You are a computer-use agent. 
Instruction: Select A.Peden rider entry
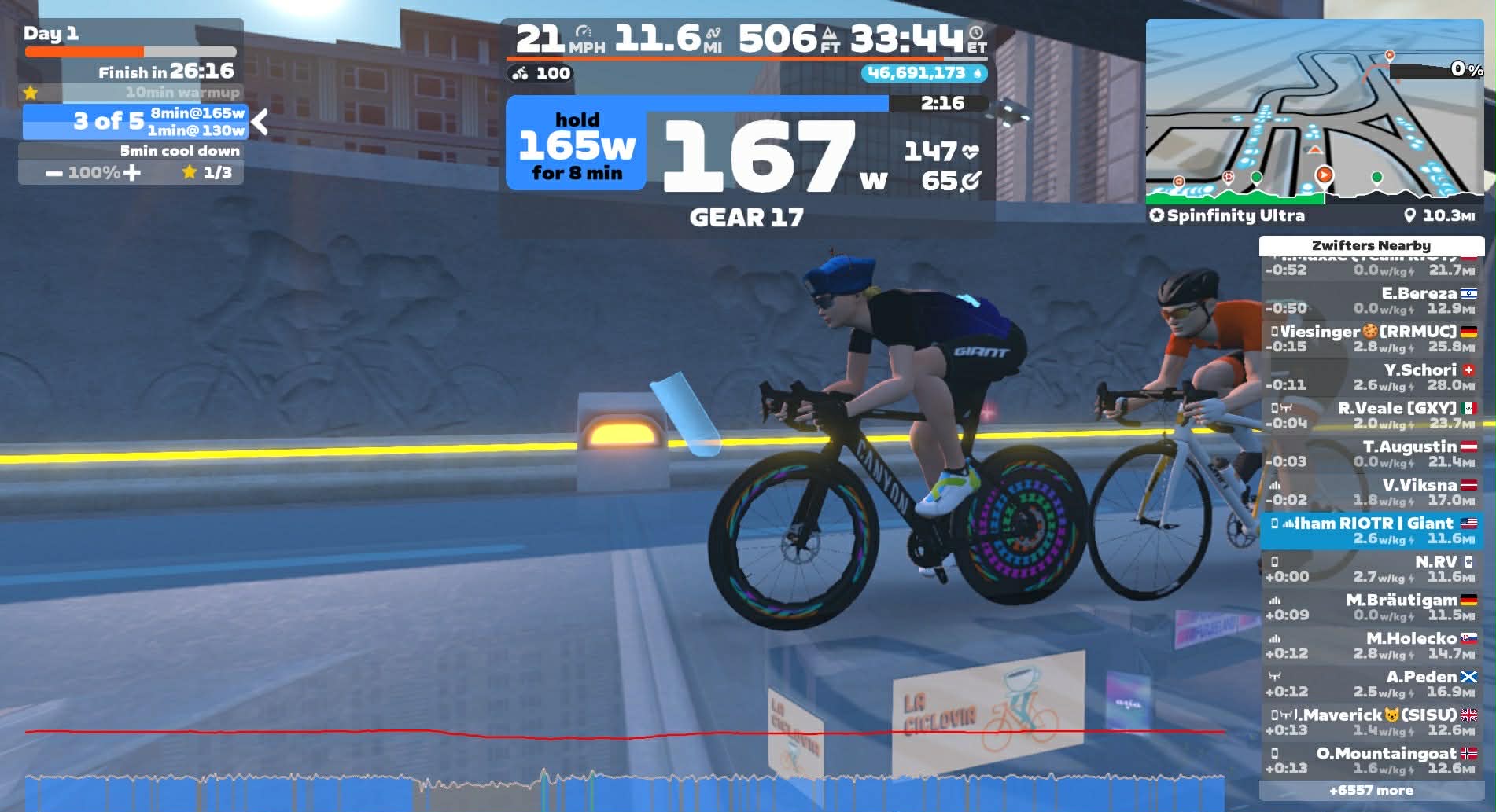(x=1371, y=685)
